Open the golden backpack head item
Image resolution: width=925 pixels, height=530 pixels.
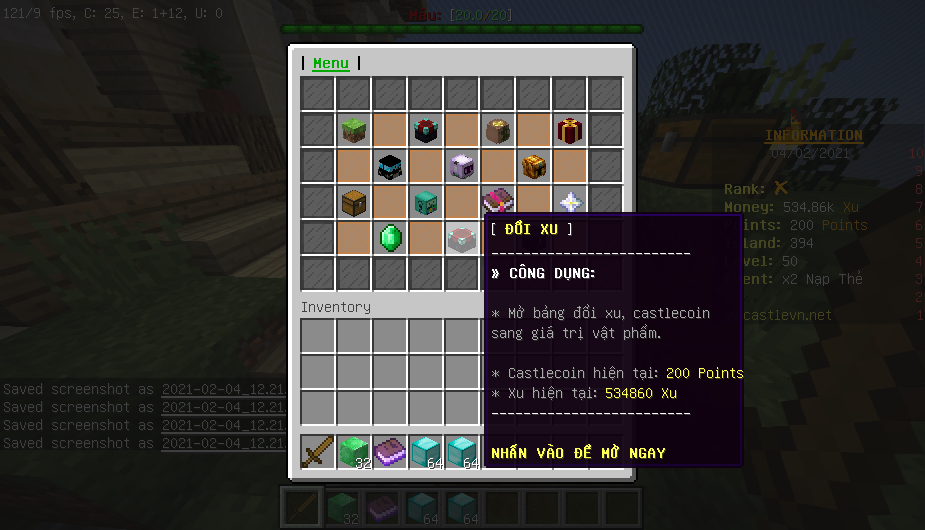pos(534,166)
